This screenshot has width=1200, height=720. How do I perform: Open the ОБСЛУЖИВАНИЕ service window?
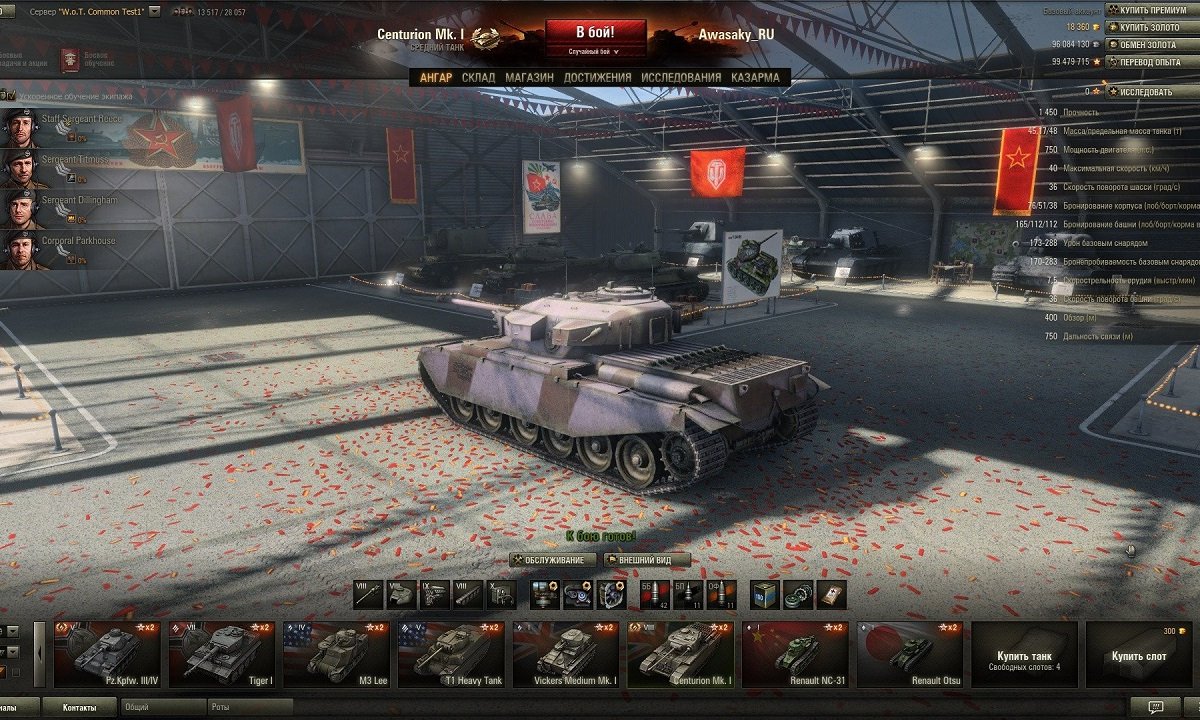(x=553, y=560)
